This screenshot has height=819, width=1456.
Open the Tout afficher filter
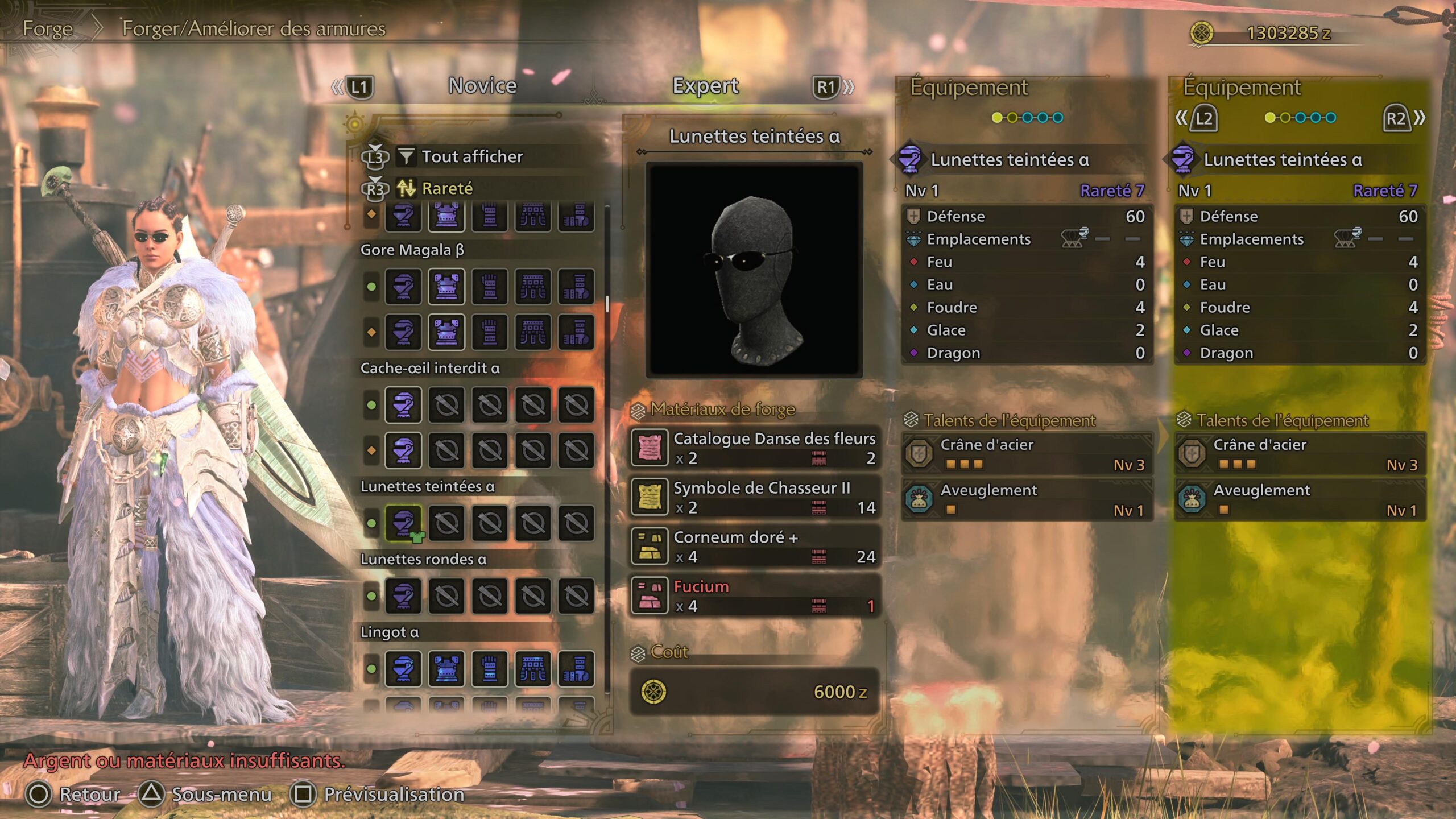point(471,156)
